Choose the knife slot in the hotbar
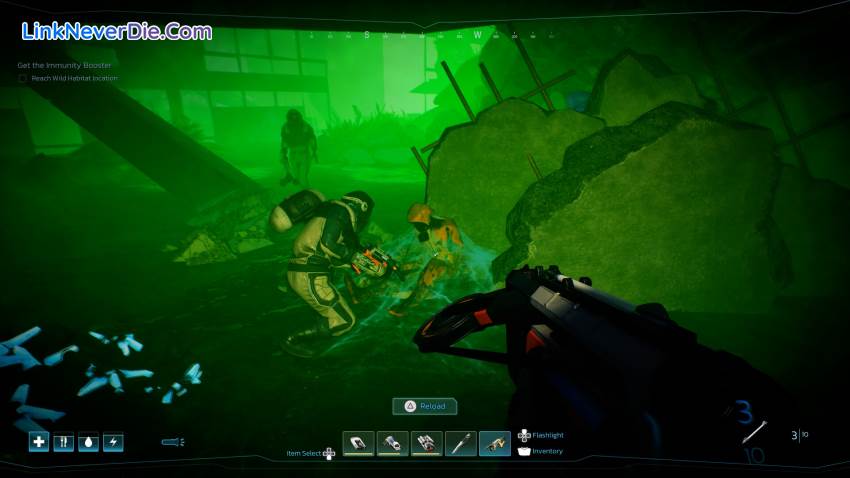 (461, 443)
